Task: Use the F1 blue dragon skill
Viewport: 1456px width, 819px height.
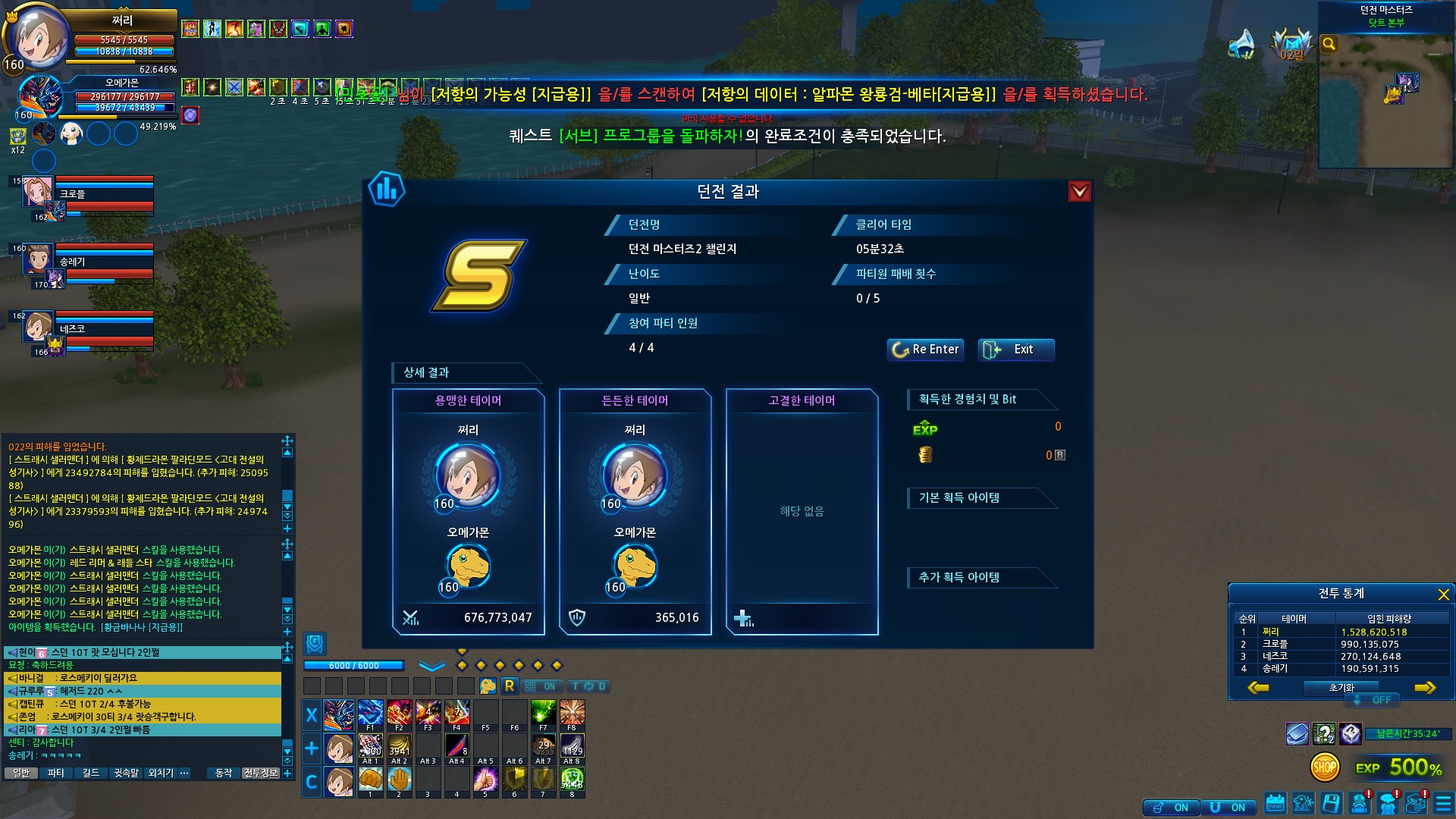Action: click(370, 714)
